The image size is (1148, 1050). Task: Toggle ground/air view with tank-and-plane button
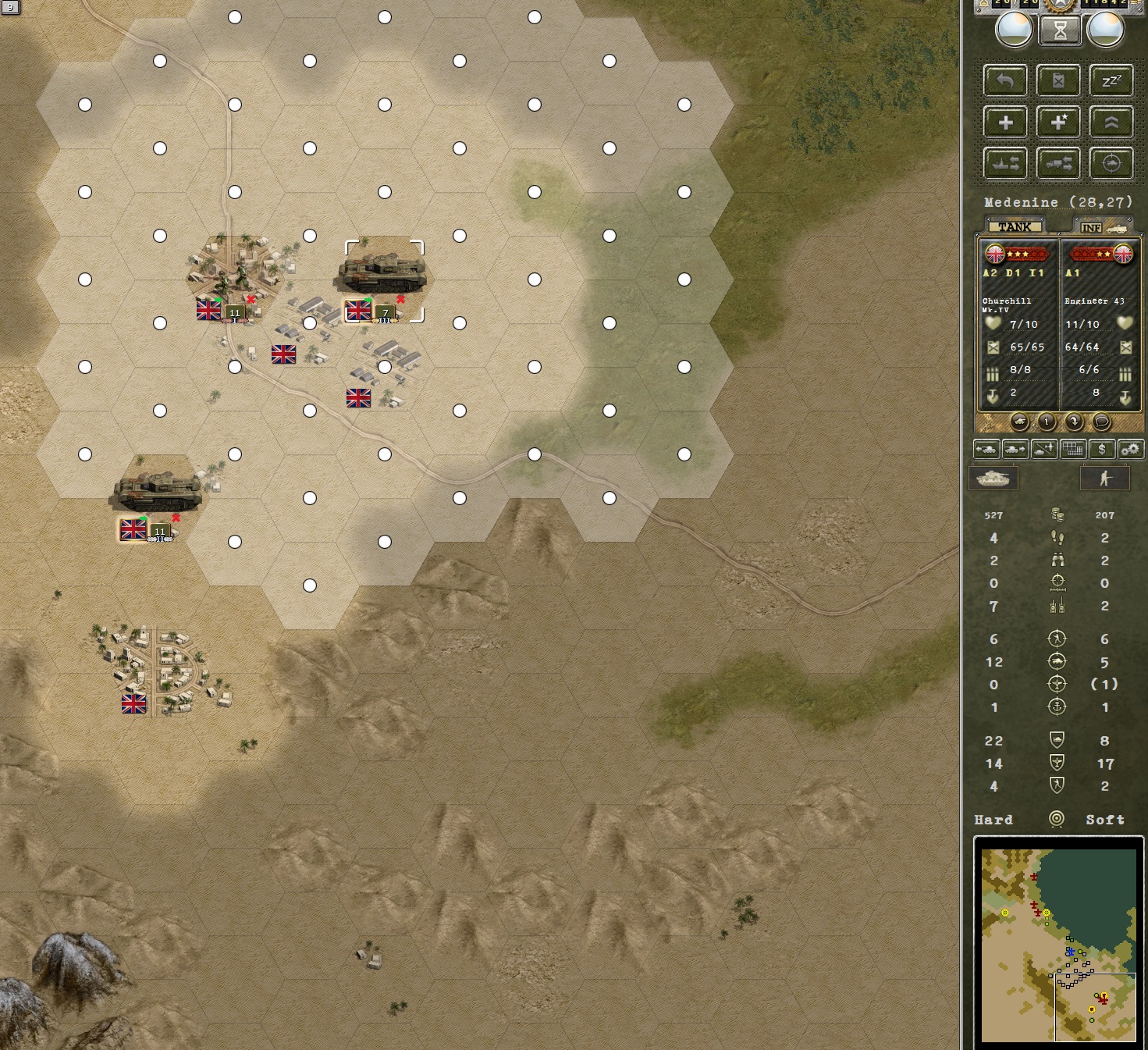coord(1043,449)
